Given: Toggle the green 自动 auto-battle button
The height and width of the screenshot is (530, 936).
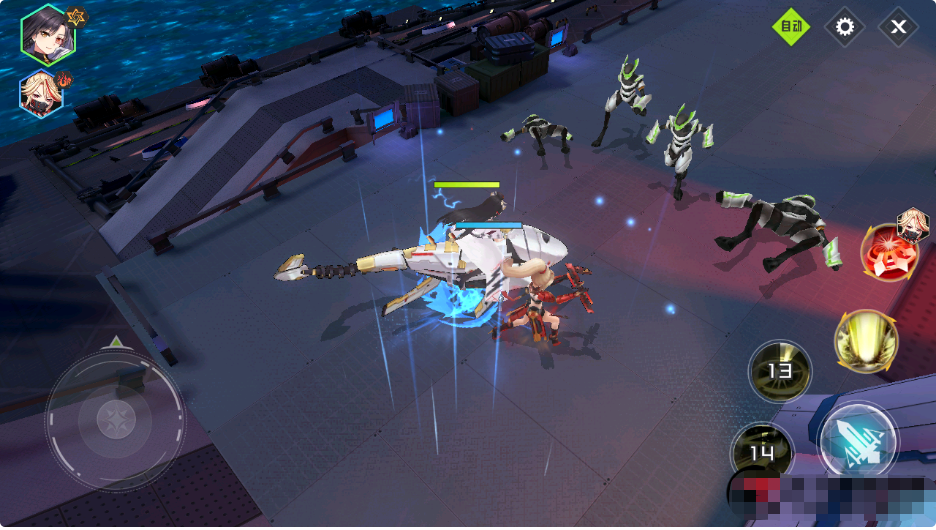Looking at the screenshot, I should click(x=791, y=27).
